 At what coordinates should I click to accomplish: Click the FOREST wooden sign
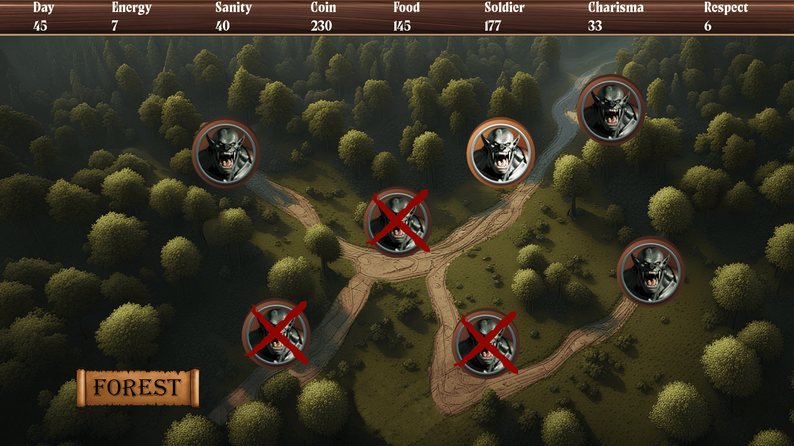click(138, 388)
